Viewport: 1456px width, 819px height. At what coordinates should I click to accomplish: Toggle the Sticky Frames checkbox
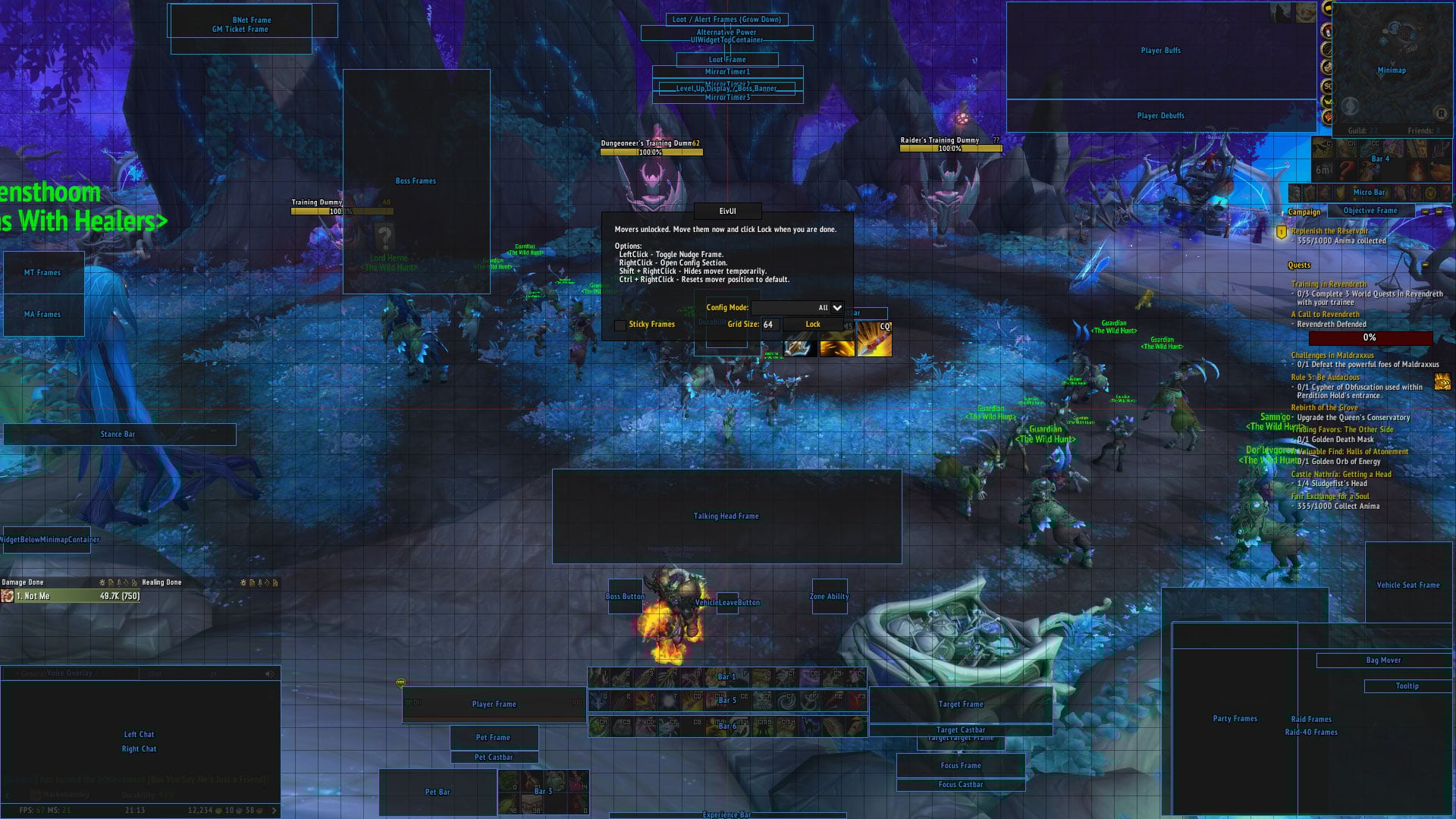tap(620, 325)
